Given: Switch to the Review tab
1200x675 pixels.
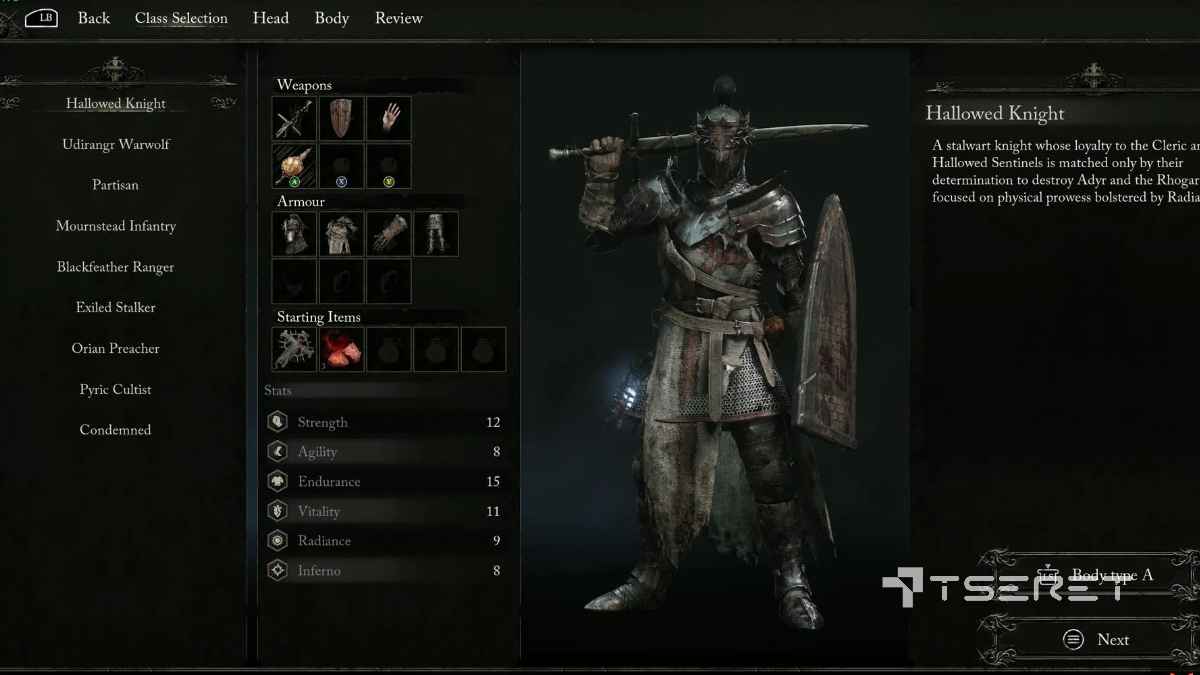Looking at the screenshot, I should click(399, 18).
